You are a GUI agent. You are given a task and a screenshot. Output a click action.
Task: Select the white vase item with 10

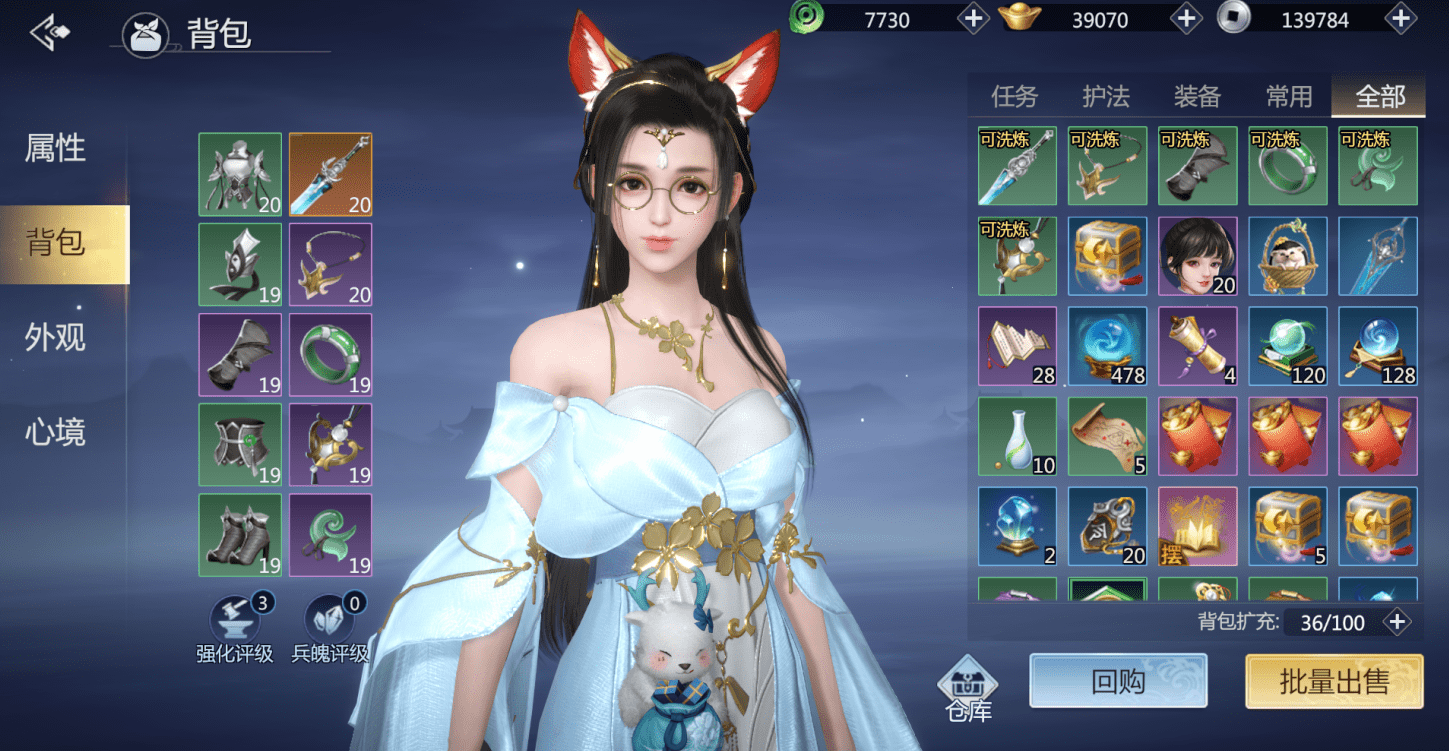(x=1017, y=436)
